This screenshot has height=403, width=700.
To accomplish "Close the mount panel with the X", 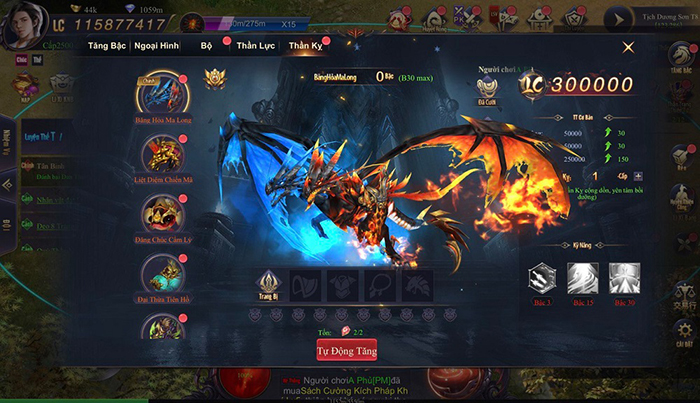I will pos(628,47).
